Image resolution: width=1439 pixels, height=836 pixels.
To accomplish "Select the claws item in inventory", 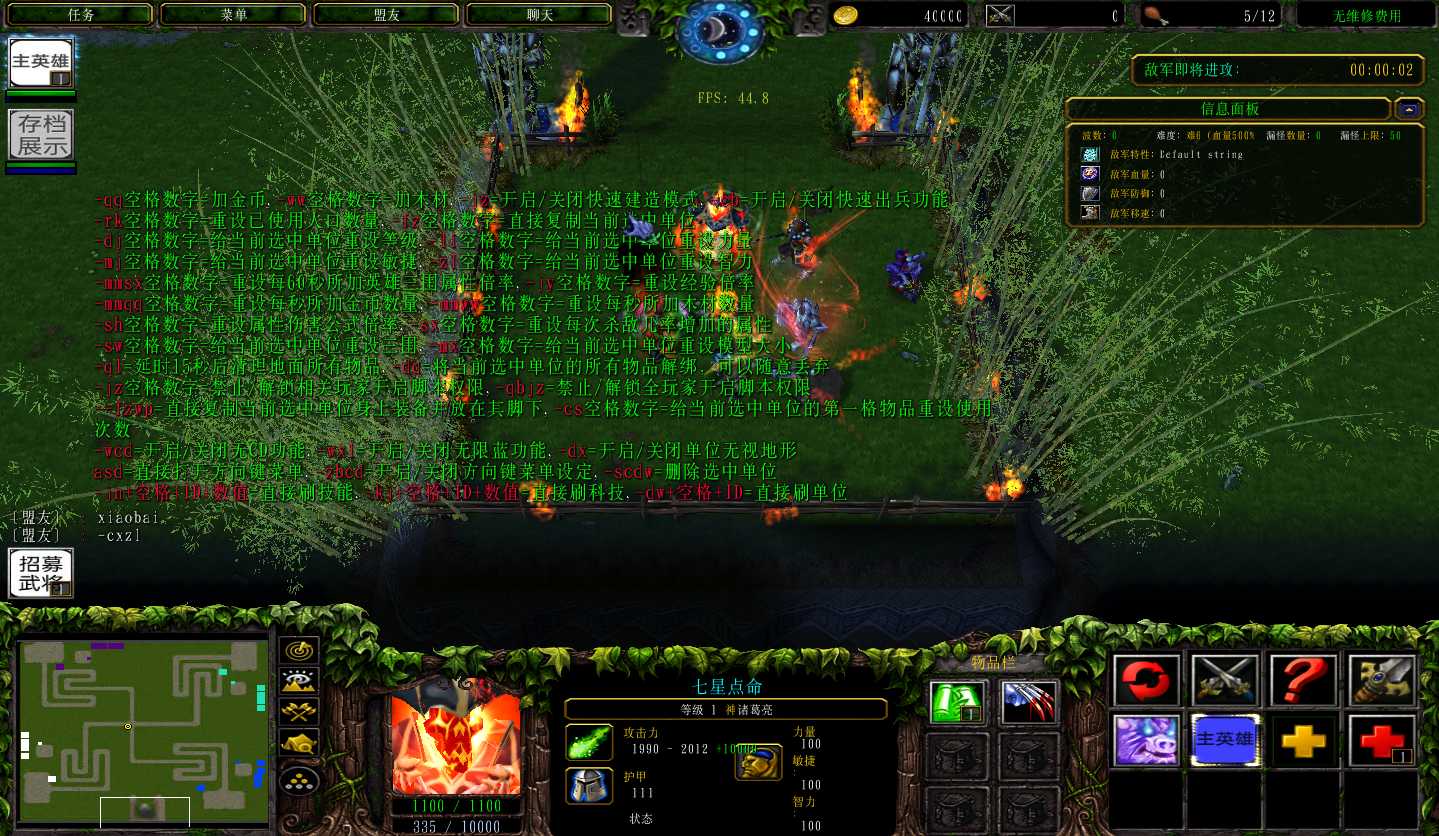I will coord(1029,702).
